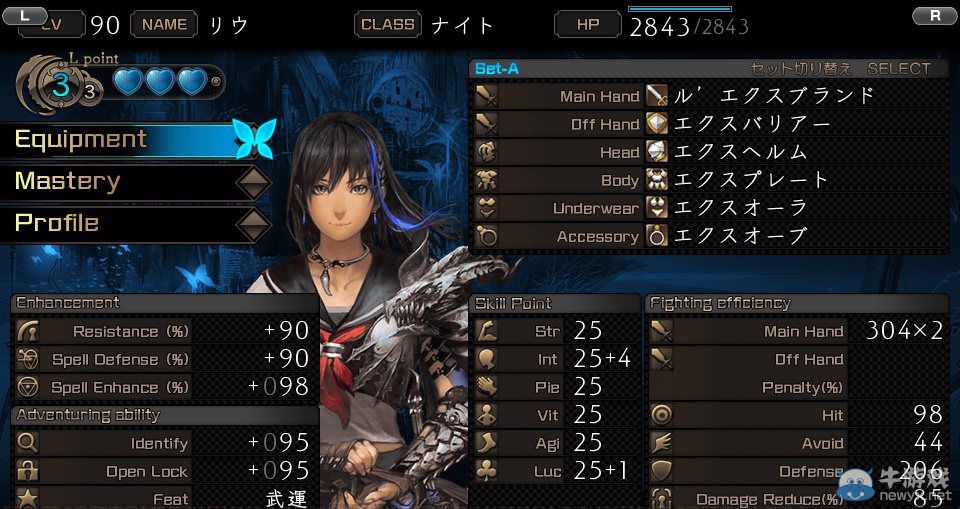
Task: Pick the Body equipment slot
Action: click(708, 180)
